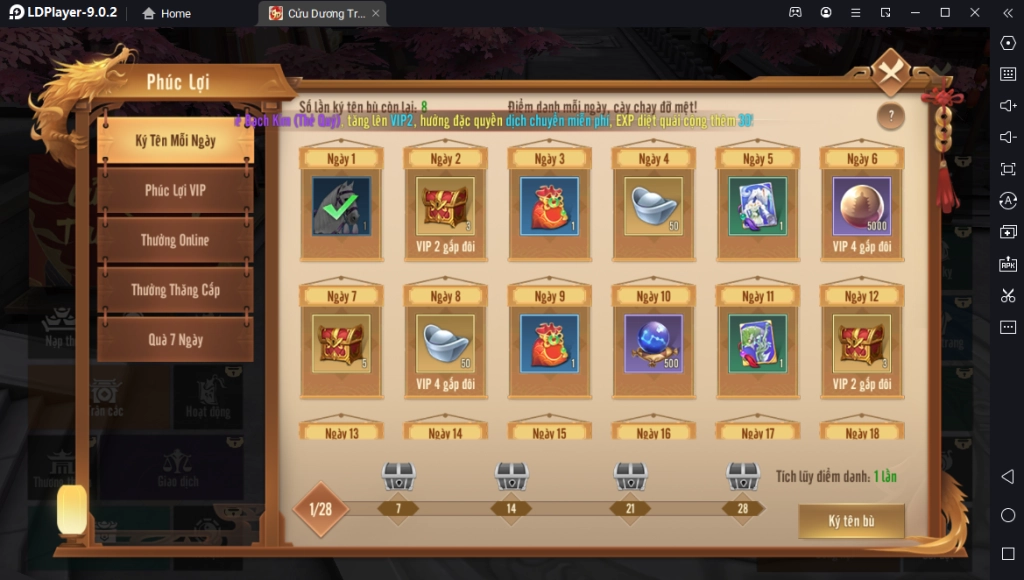The width and height of the screenshot is (1024, 580).
Task: Select the Ngày 4 silver ingot reward
Action: pos(653,206)
